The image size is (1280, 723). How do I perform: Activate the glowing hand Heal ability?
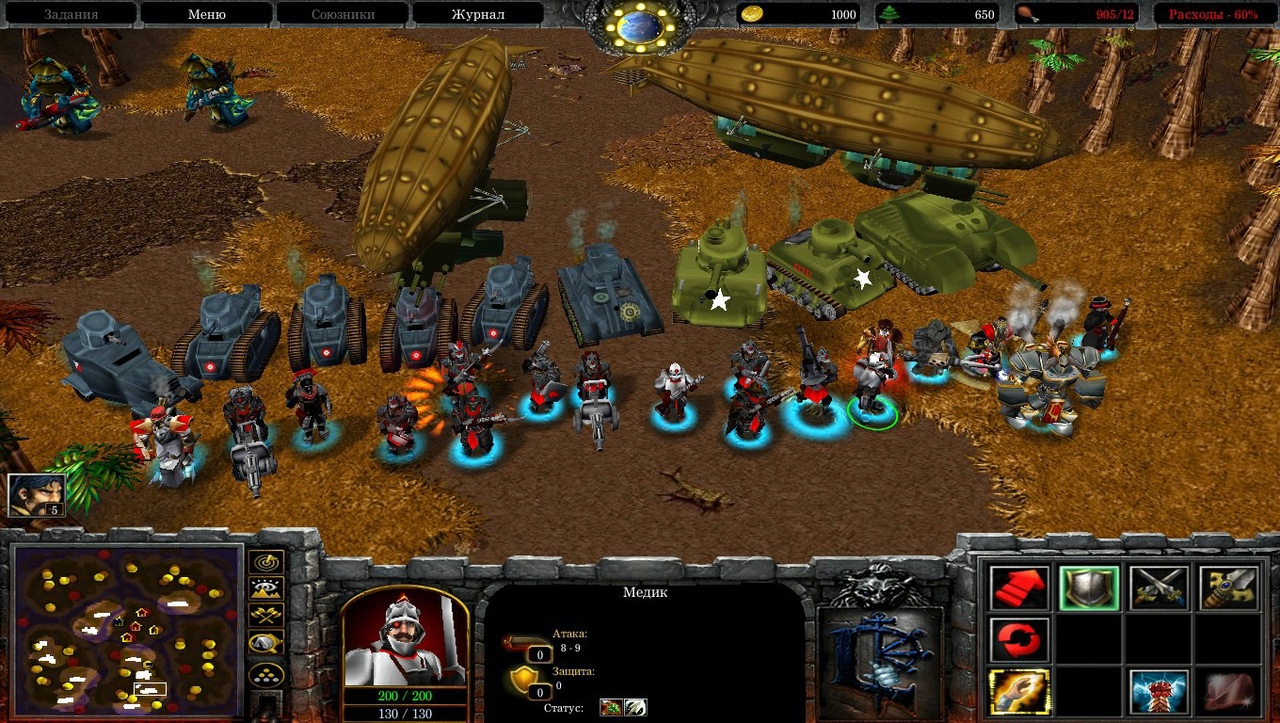tap(1020, 692)
